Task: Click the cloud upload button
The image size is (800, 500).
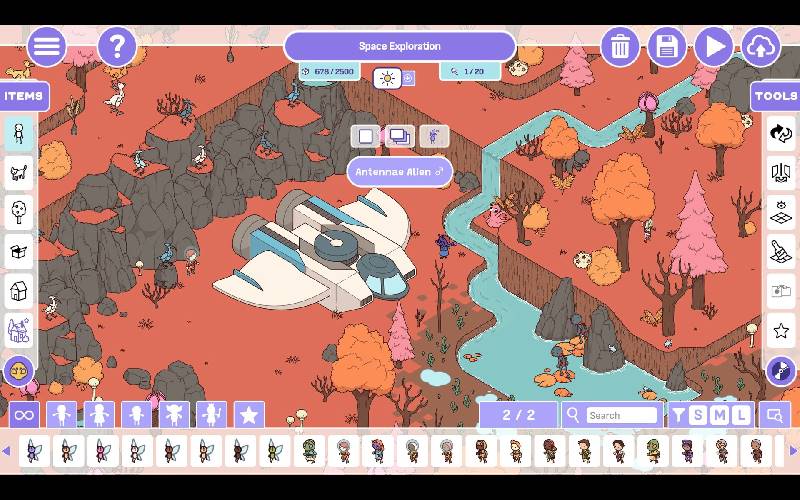Action: [x=761, y=47]
